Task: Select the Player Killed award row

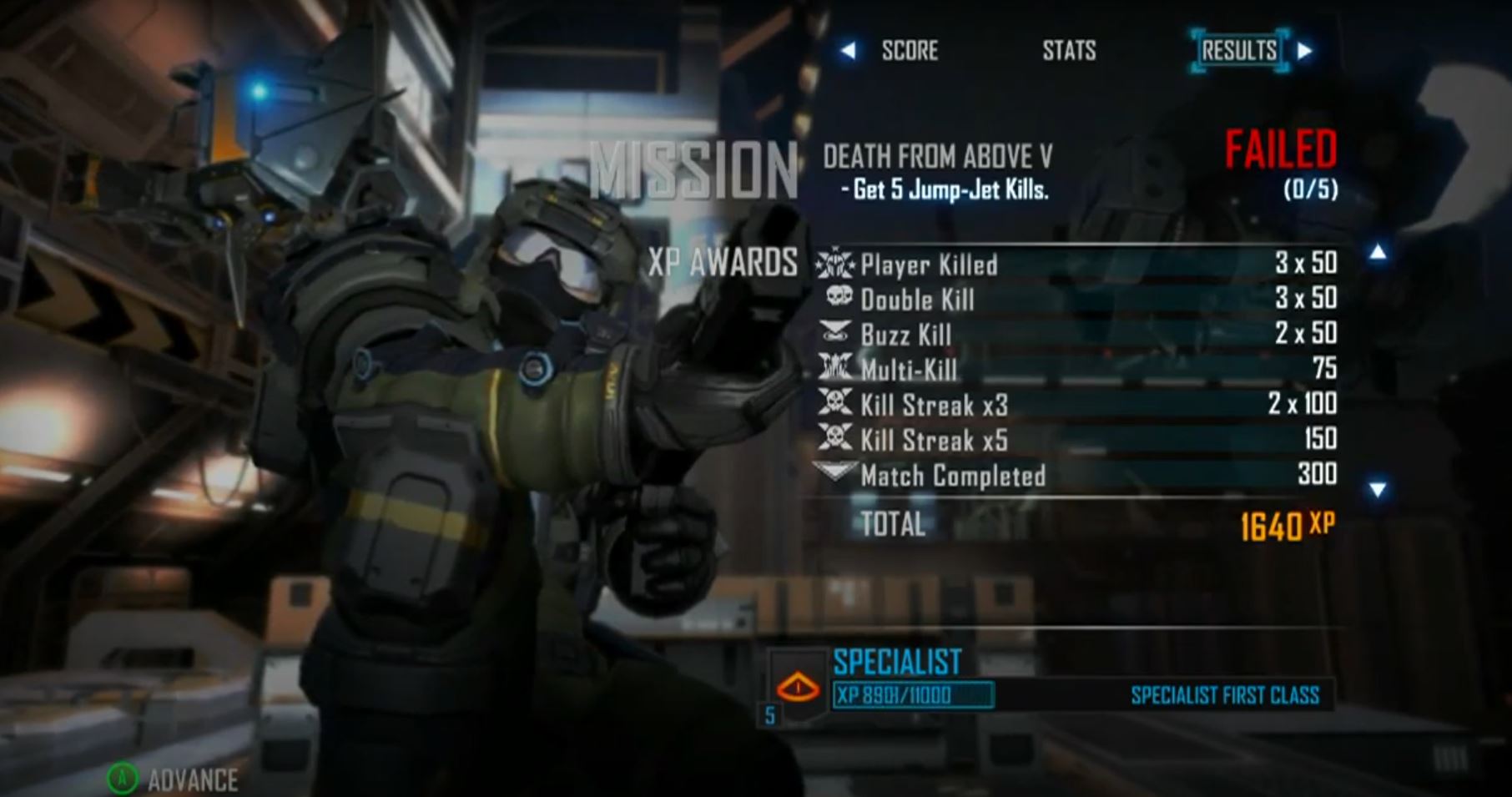Action: point(1076,265)
